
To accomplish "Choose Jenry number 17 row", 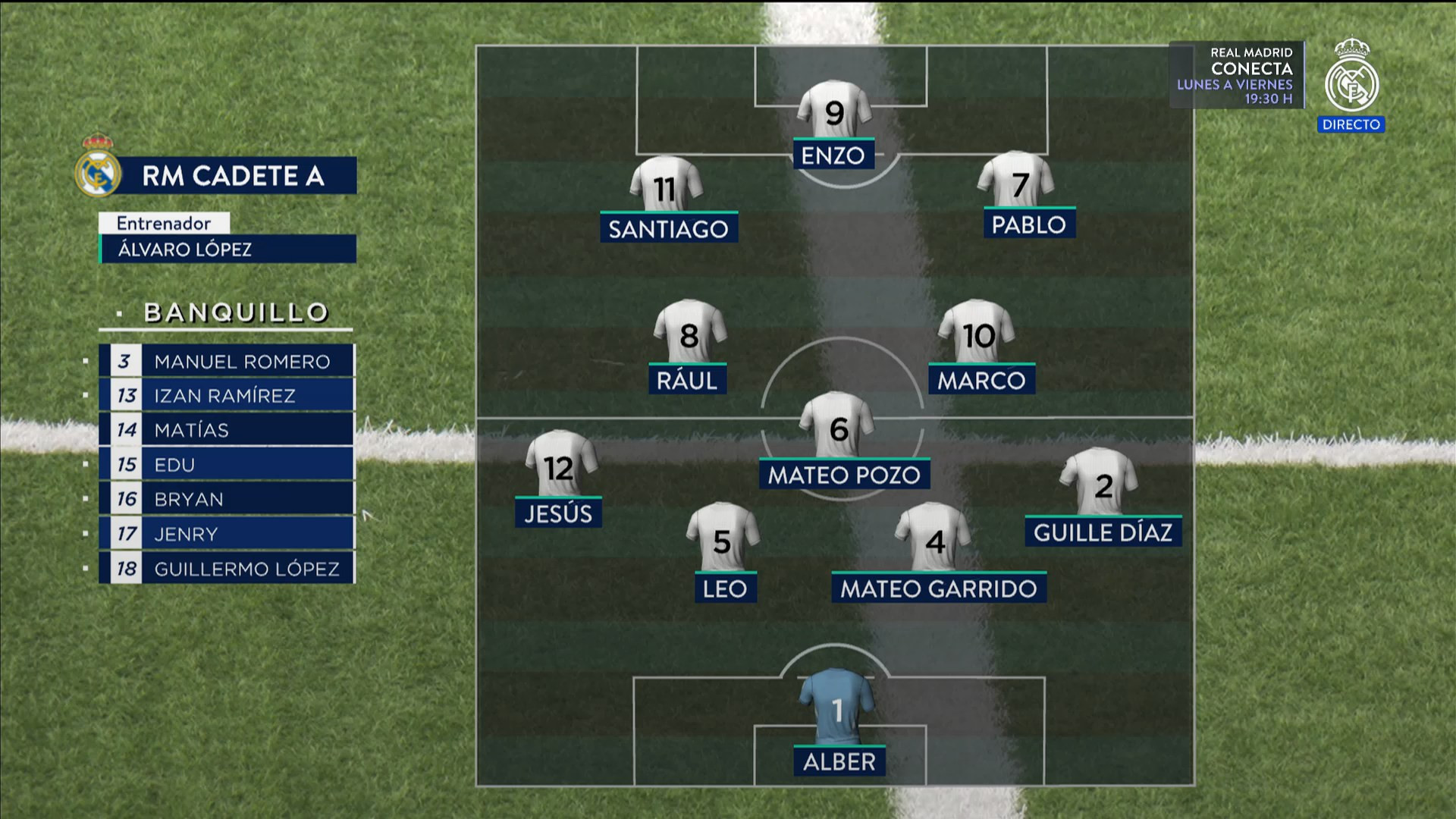I will [x=227, y=534].
